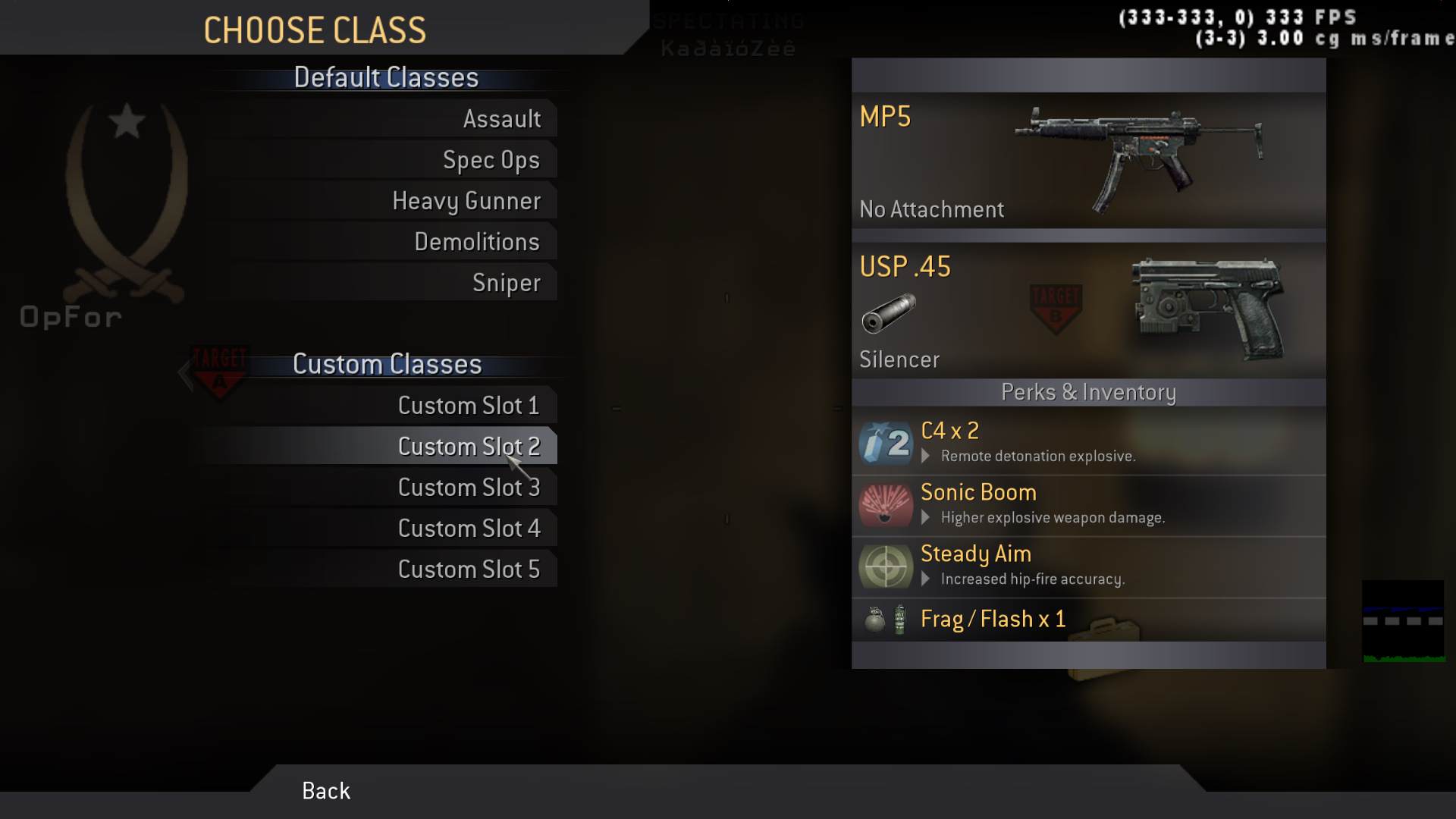This screenshot has height=819, width=1456.
Task: Go Back from the class menu
Action: [326, 791]
